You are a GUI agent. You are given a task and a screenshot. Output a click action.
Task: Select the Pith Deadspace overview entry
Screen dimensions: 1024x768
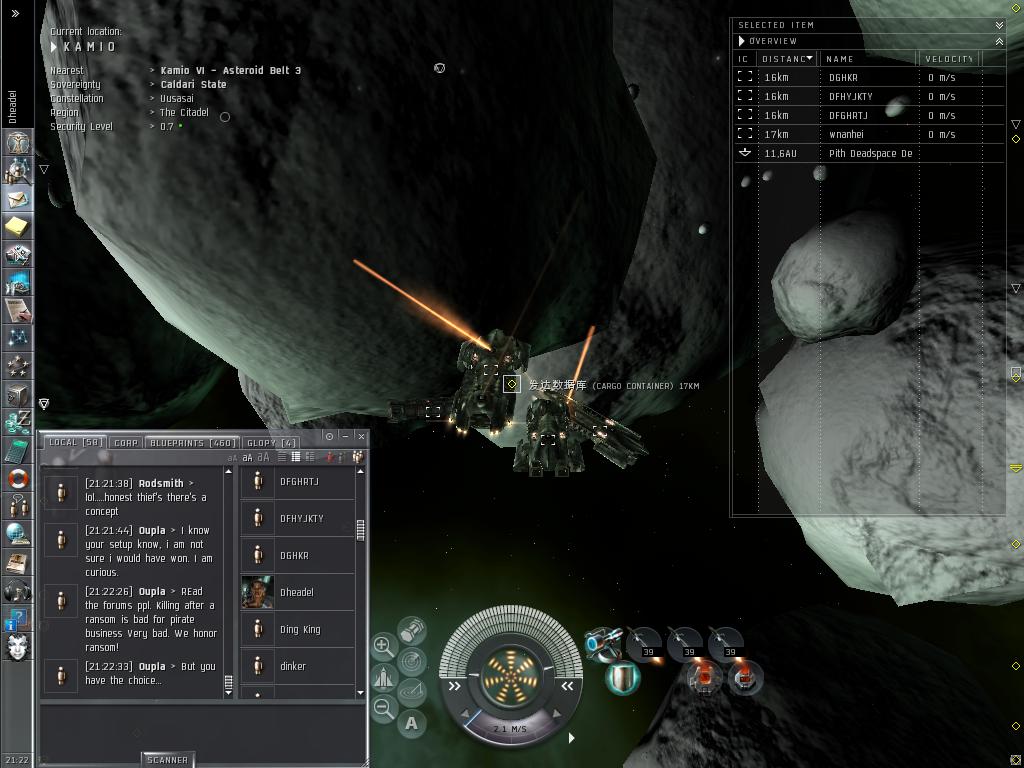pos(870,153)
